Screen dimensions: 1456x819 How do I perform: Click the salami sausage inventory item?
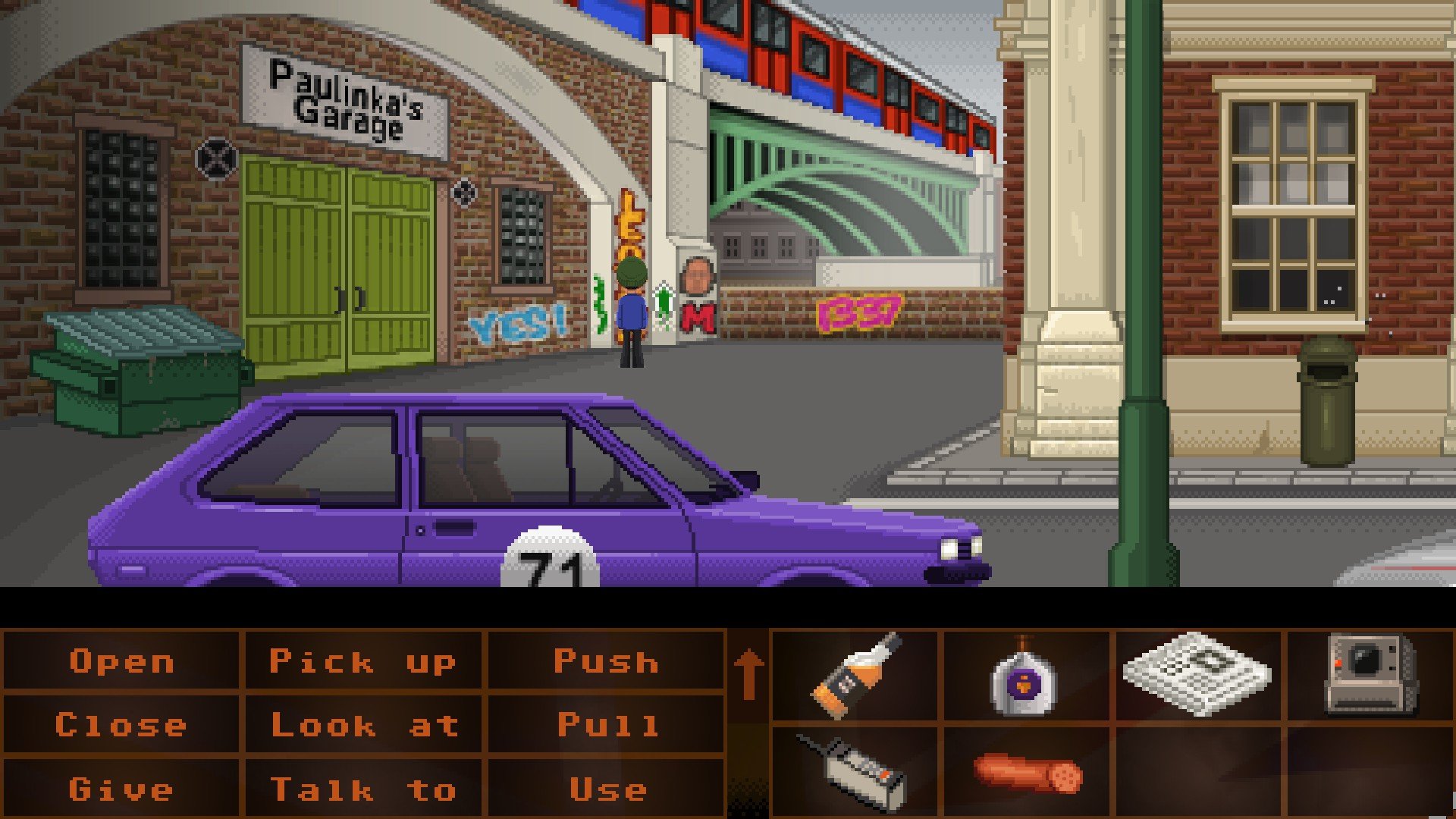click(x=1028, y=773)
